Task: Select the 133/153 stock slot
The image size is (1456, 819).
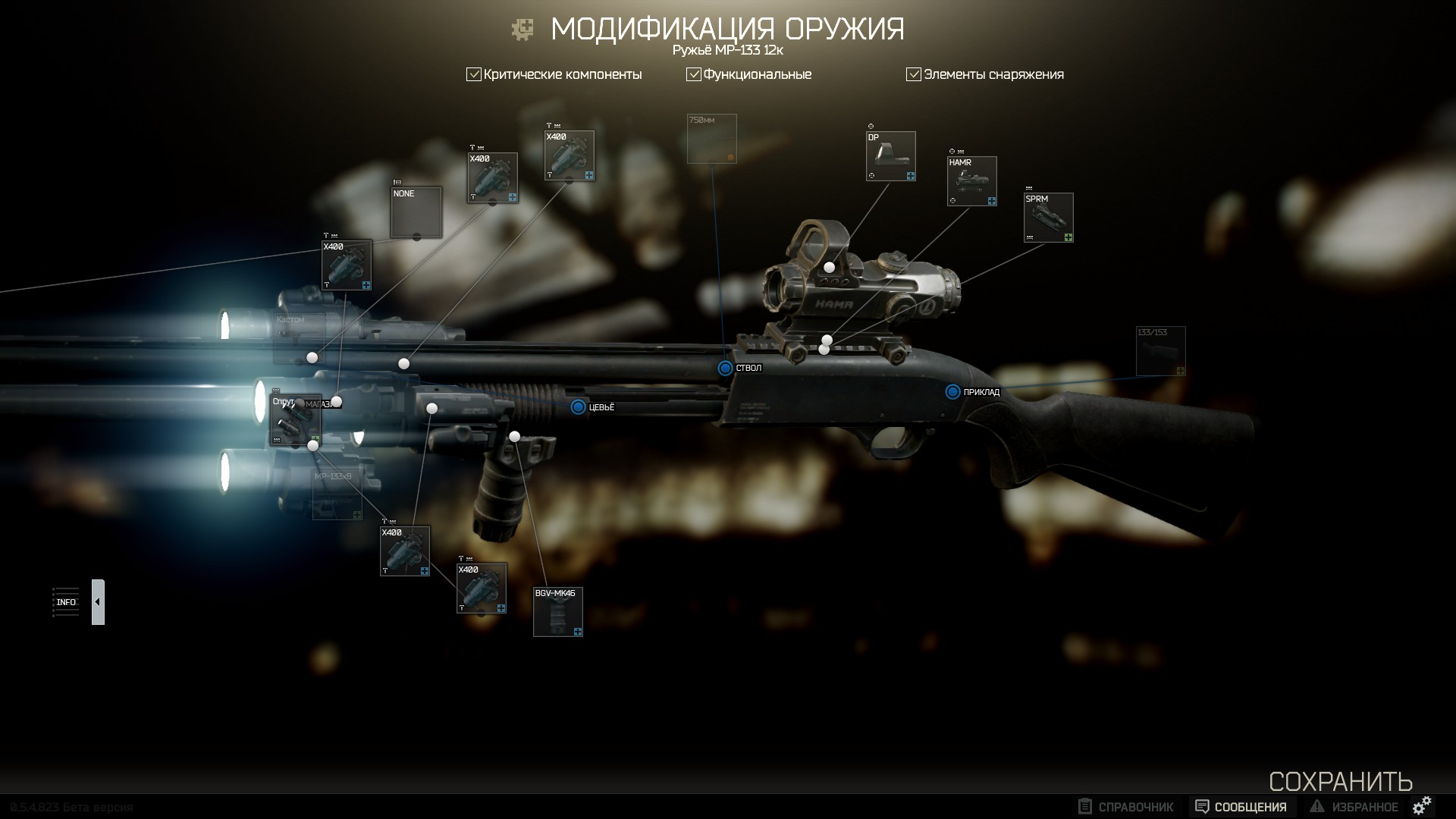Action: point(1160,351)
